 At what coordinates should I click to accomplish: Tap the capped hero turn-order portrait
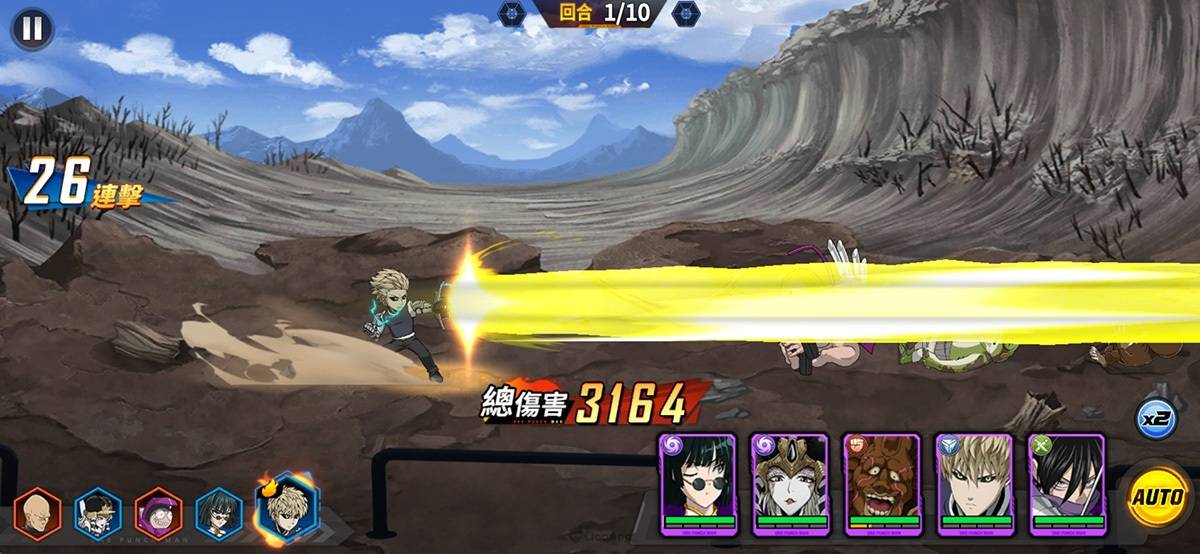coord(98,513)
